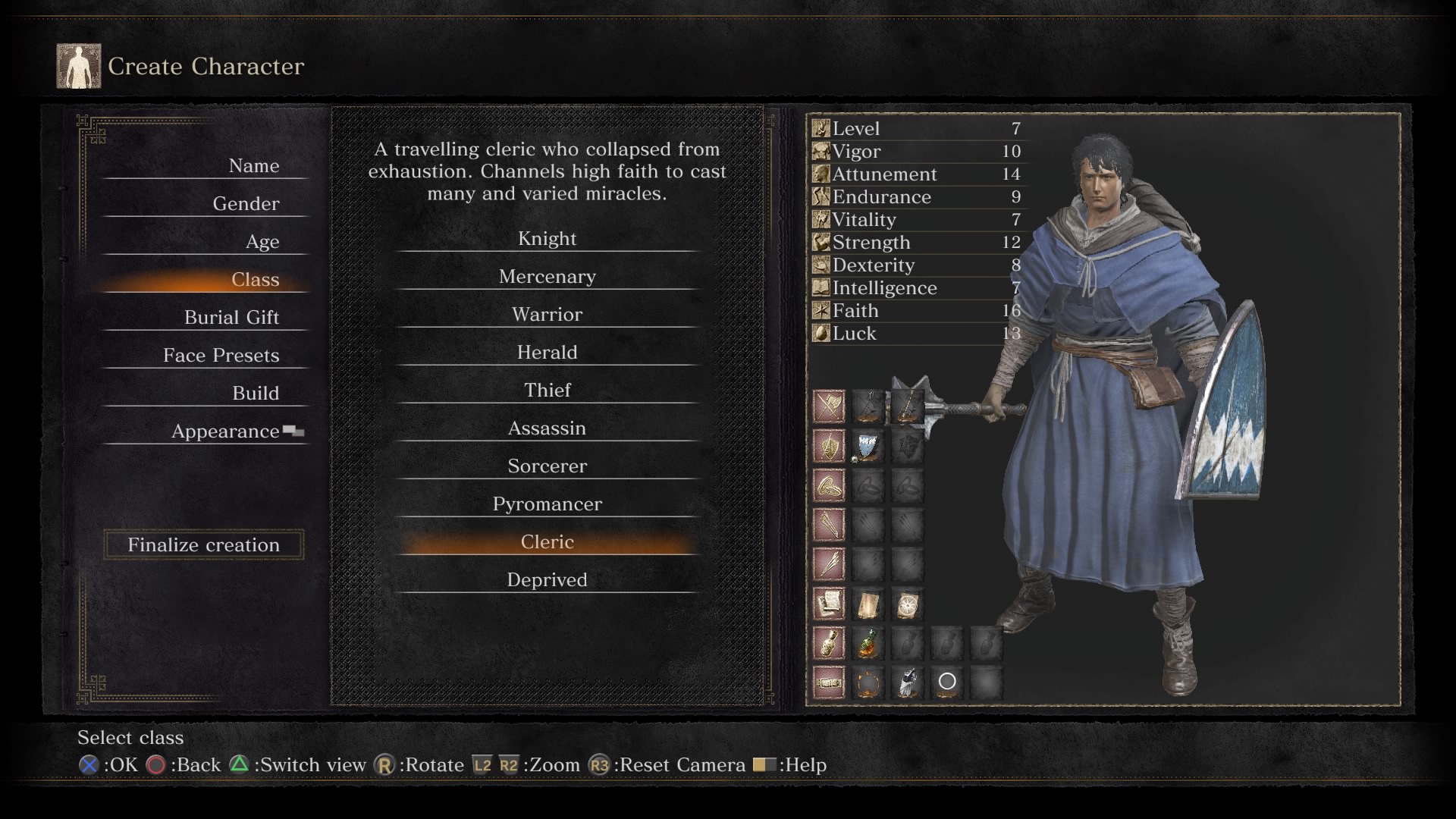Select the Mercenary class
Screen dimensions: 1456x819
547,277
